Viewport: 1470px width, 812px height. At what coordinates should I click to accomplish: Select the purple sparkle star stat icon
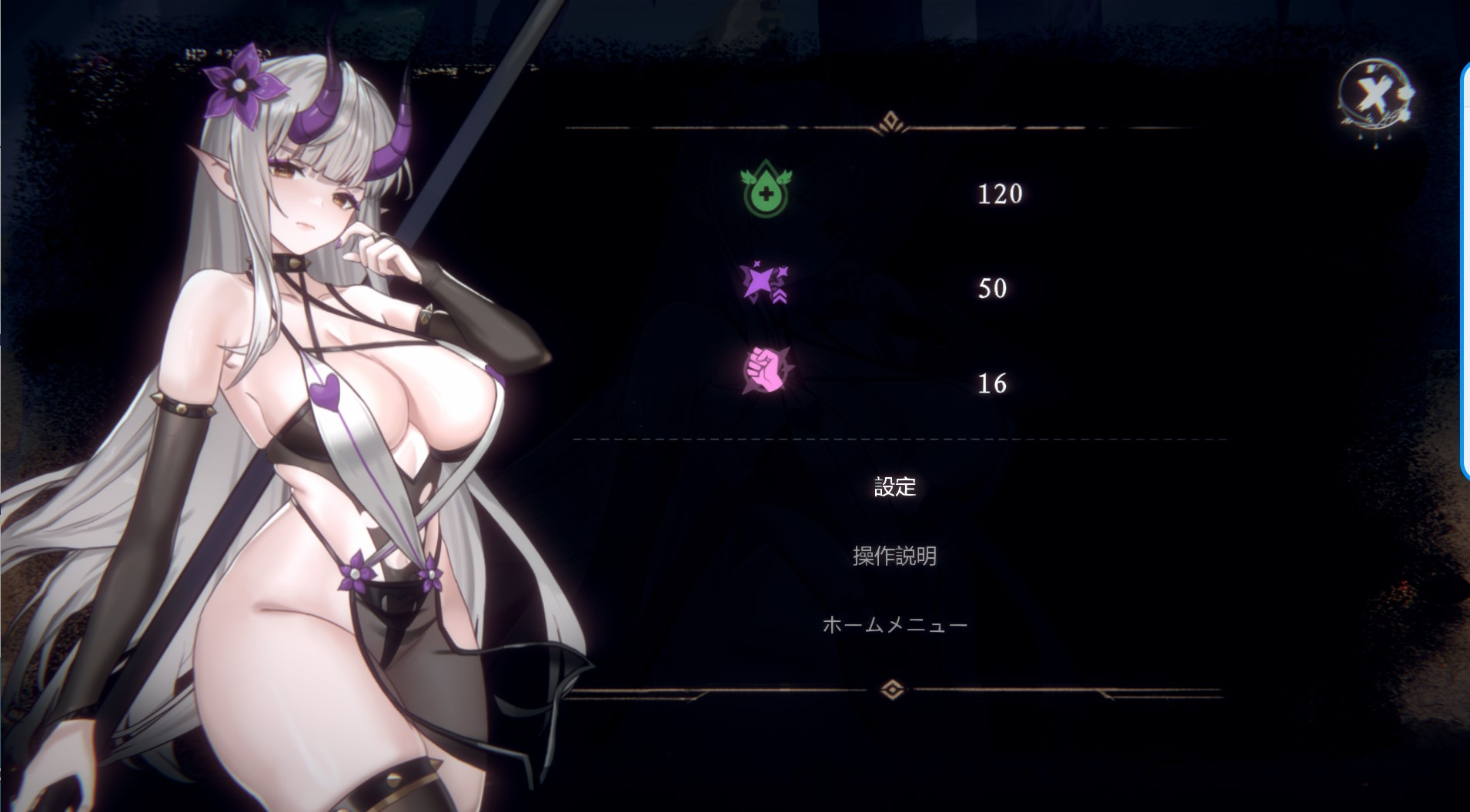(763, 283)
